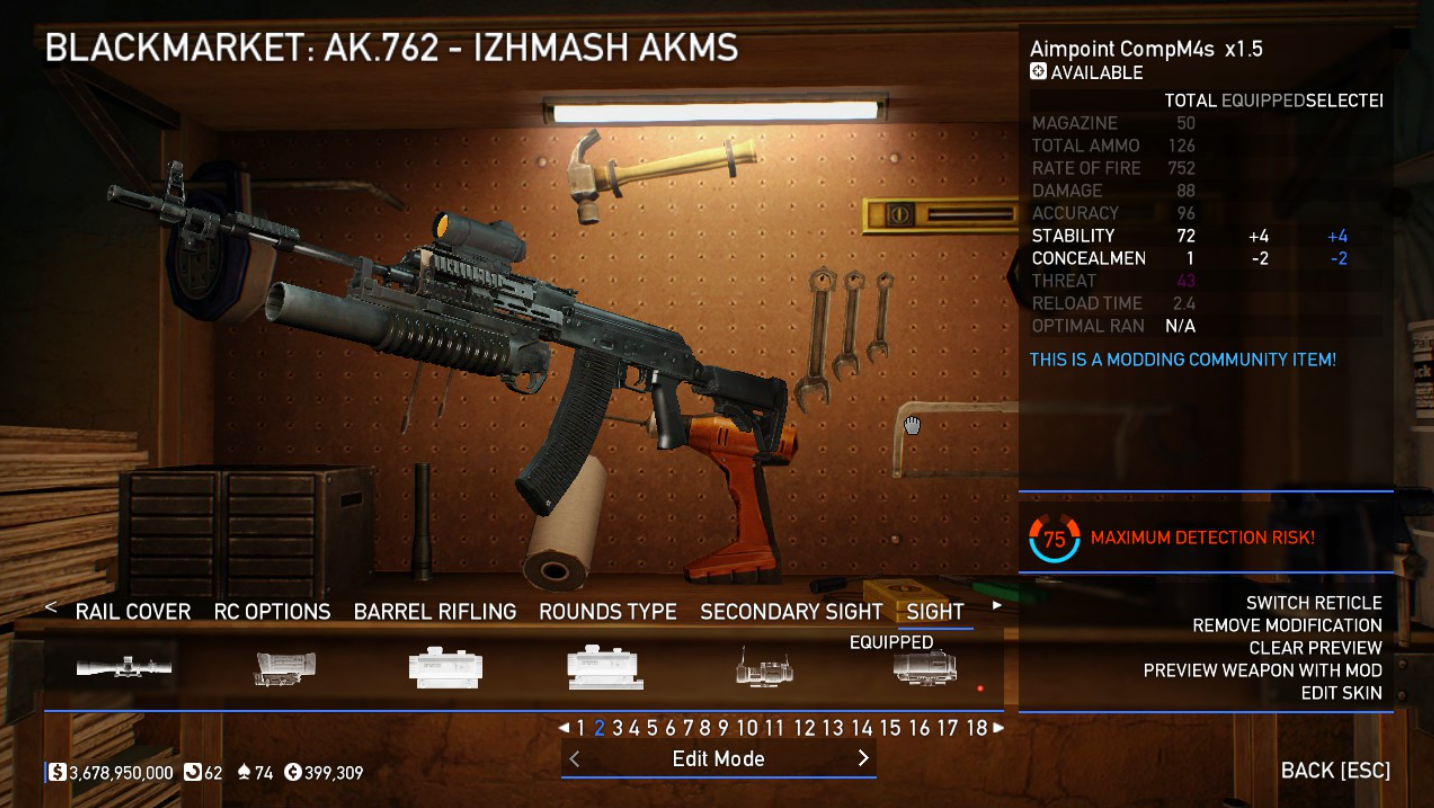Go to page 3 of sights
Viewport: 1434px width, 808px height.
pos(617,729)
